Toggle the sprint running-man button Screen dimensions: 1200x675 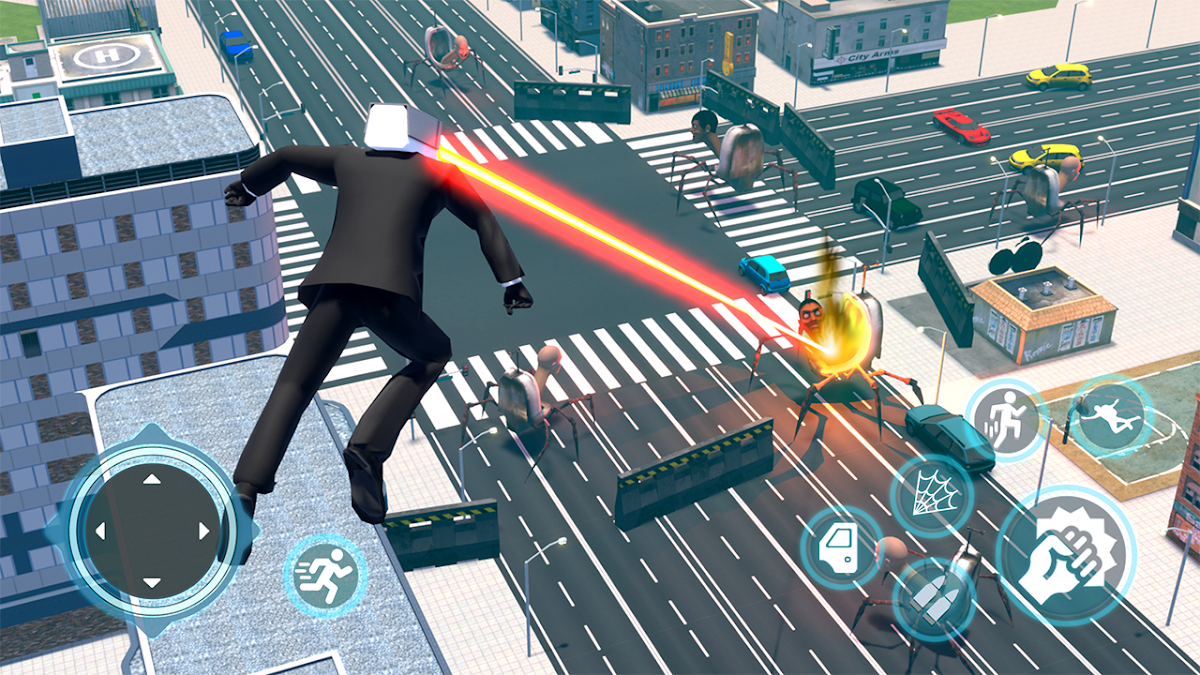click(325, 575)
